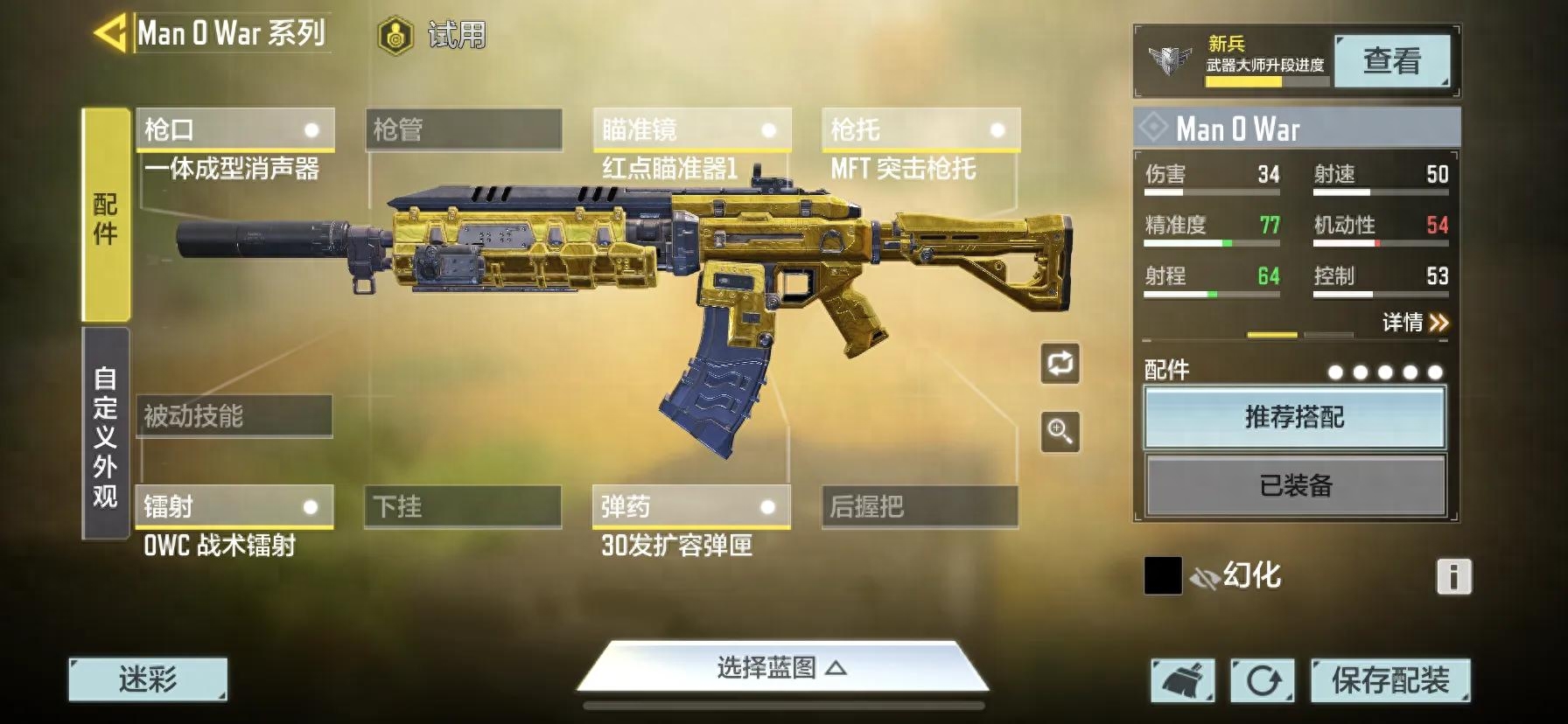Select the 枪口 muzzle attachment slot
The width and height of the screenshot is (1568, 724).
(x=234, y=130)
